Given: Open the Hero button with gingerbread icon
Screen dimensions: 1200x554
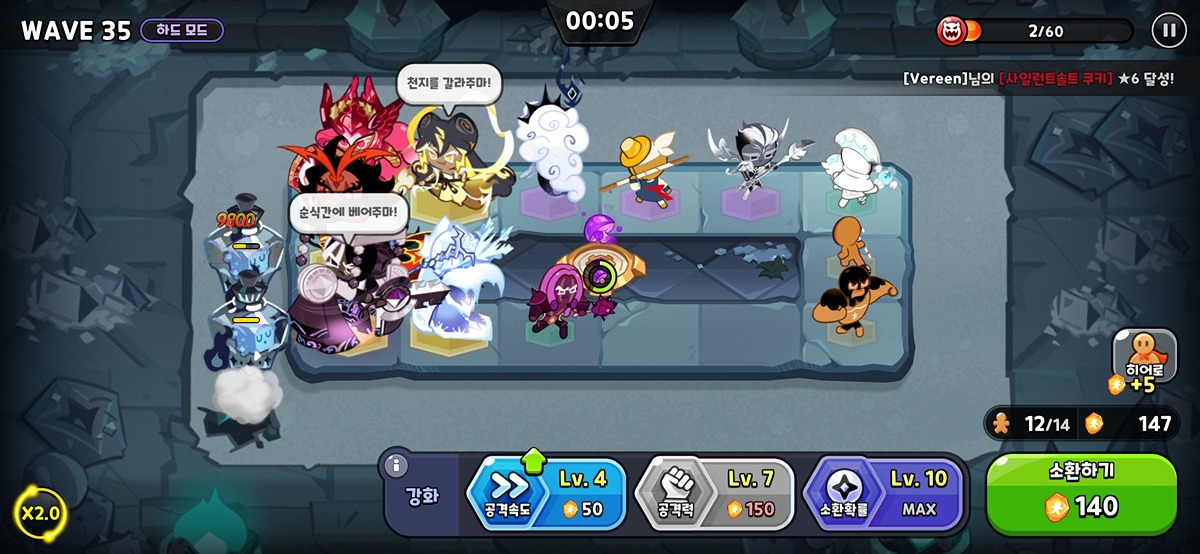Looking at the screenshot, I should coord(1144,358).
